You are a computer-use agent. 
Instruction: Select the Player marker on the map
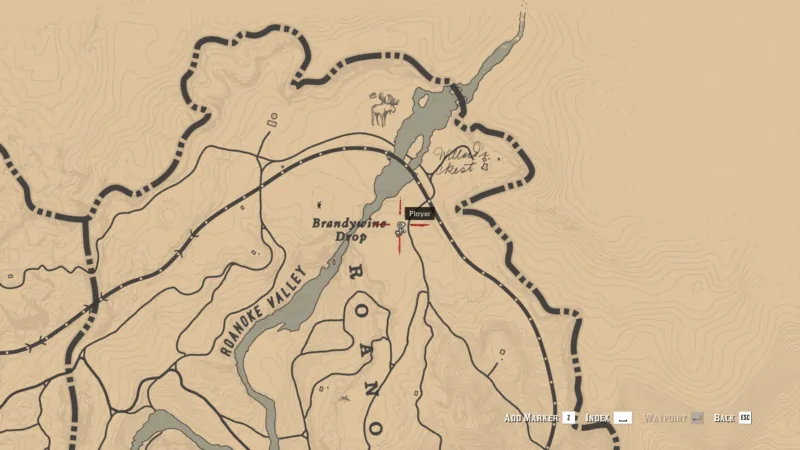coord(400,227)
